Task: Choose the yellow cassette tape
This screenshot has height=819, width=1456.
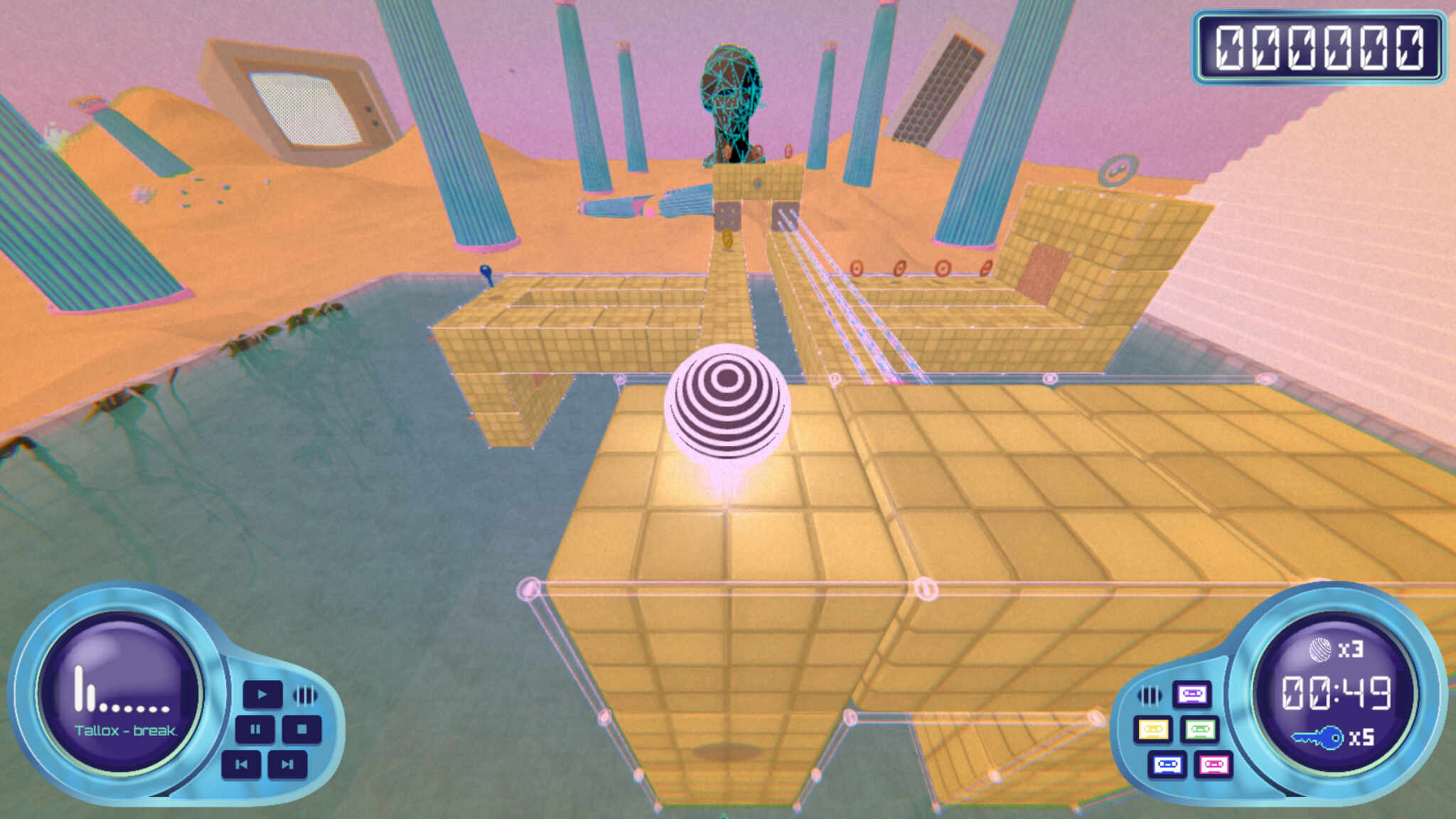Action: pyautogui.click(x=1153, y=729)
